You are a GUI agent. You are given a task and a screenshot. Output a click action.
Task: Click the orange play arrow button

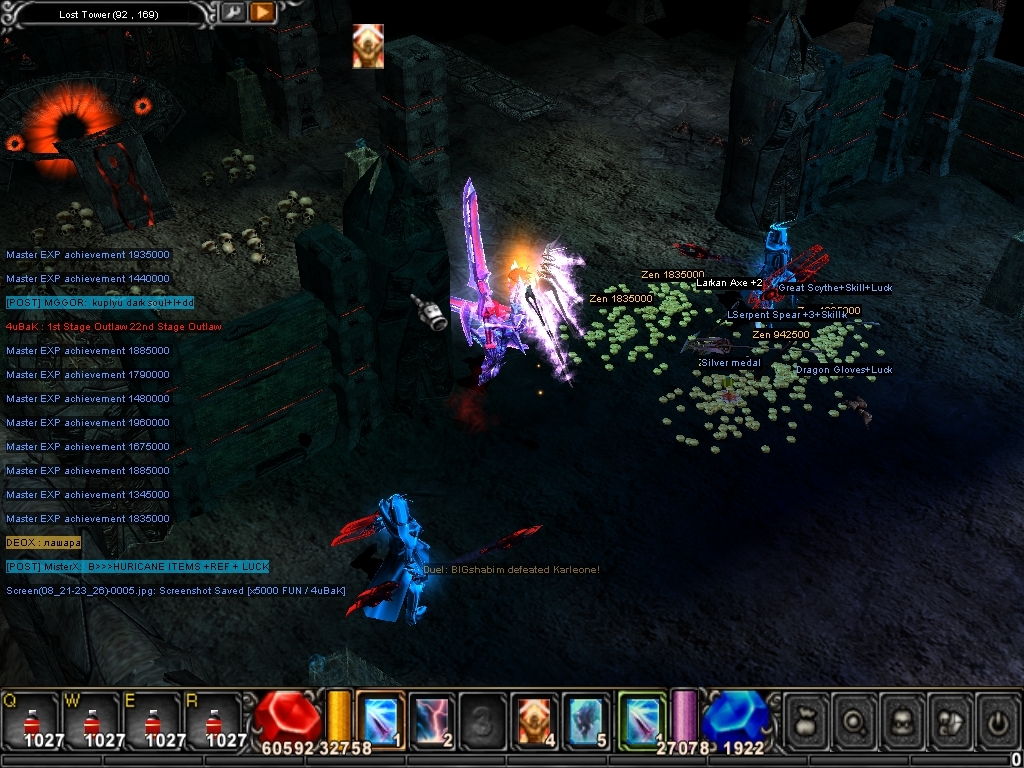(262, 13)
